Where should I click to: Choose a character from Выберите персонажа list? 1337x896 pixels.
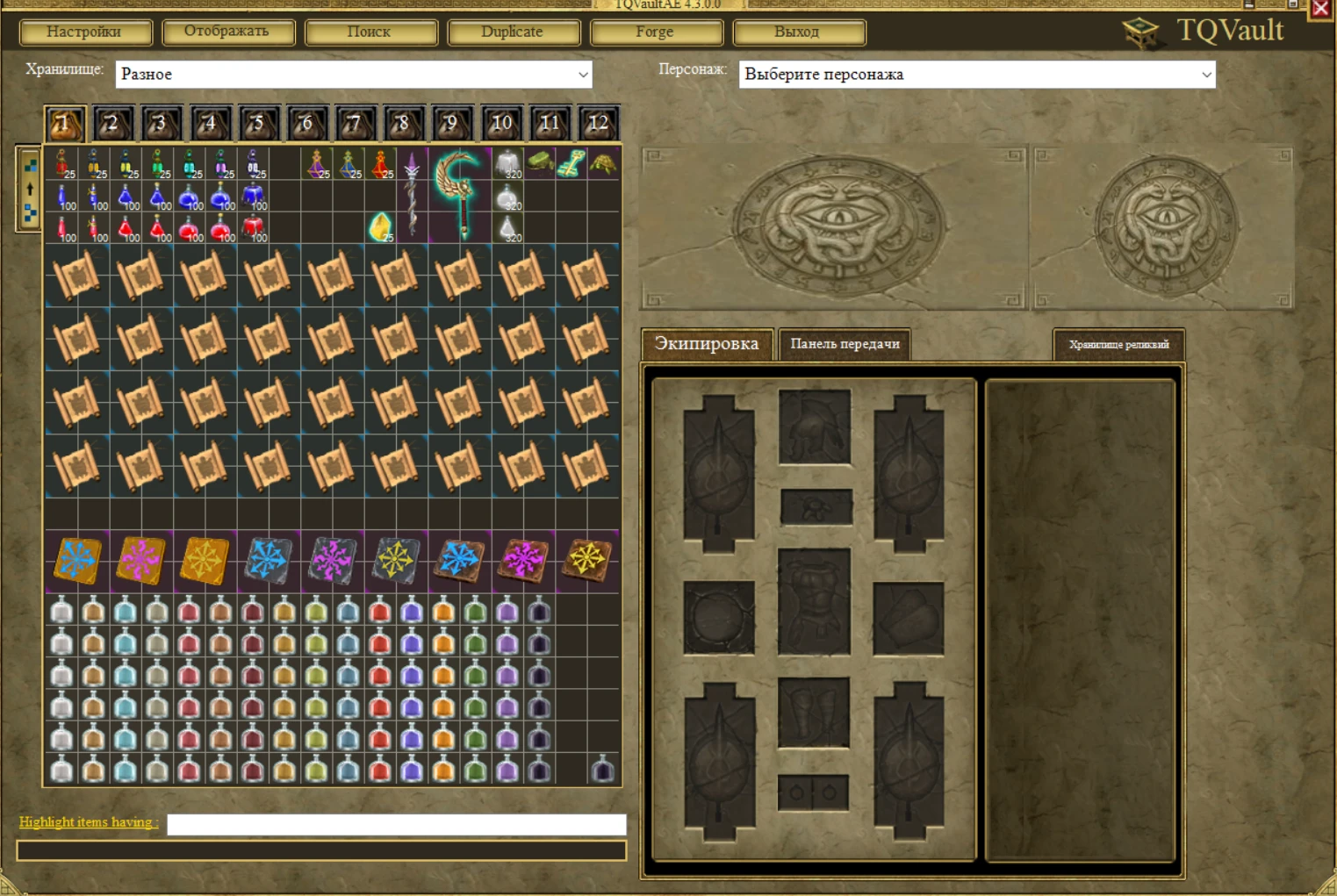coord(976,74)
